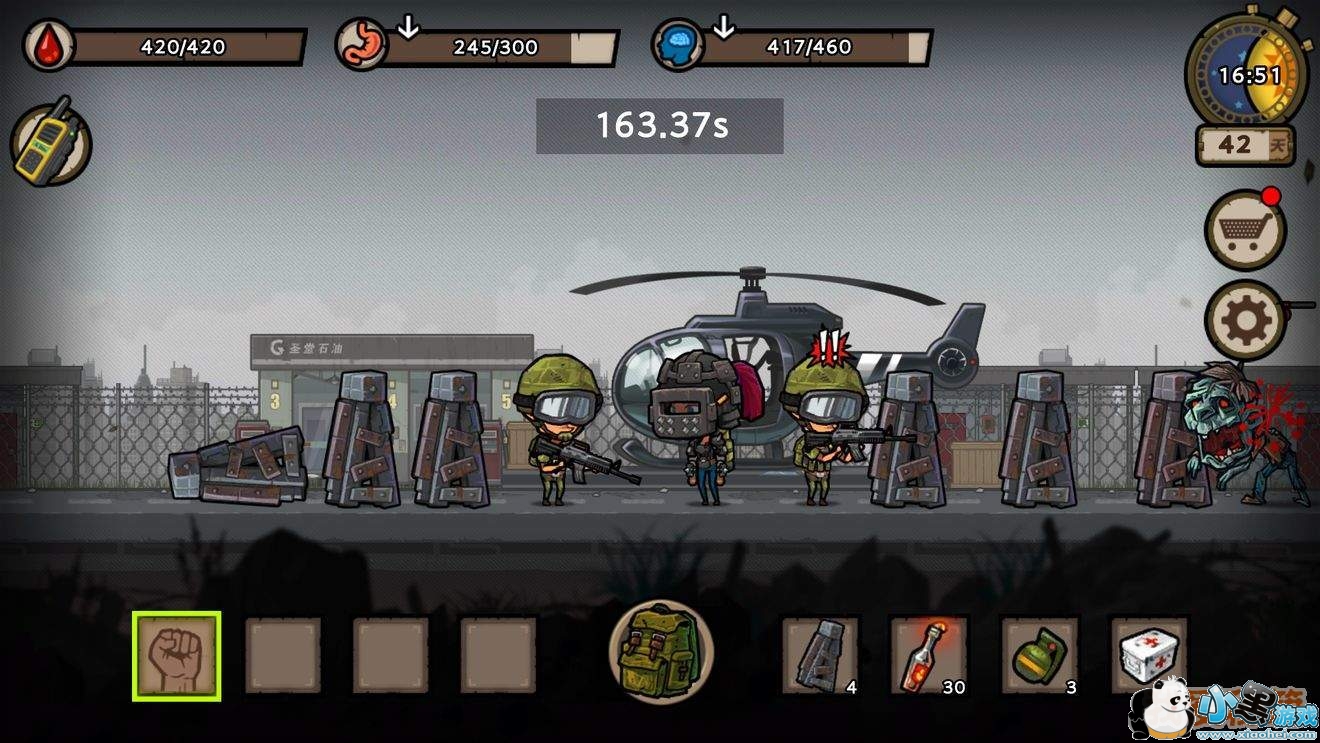The image size is (1320, 743).
Task: Open the gear settings menu
Action: tap(1245, 320)
